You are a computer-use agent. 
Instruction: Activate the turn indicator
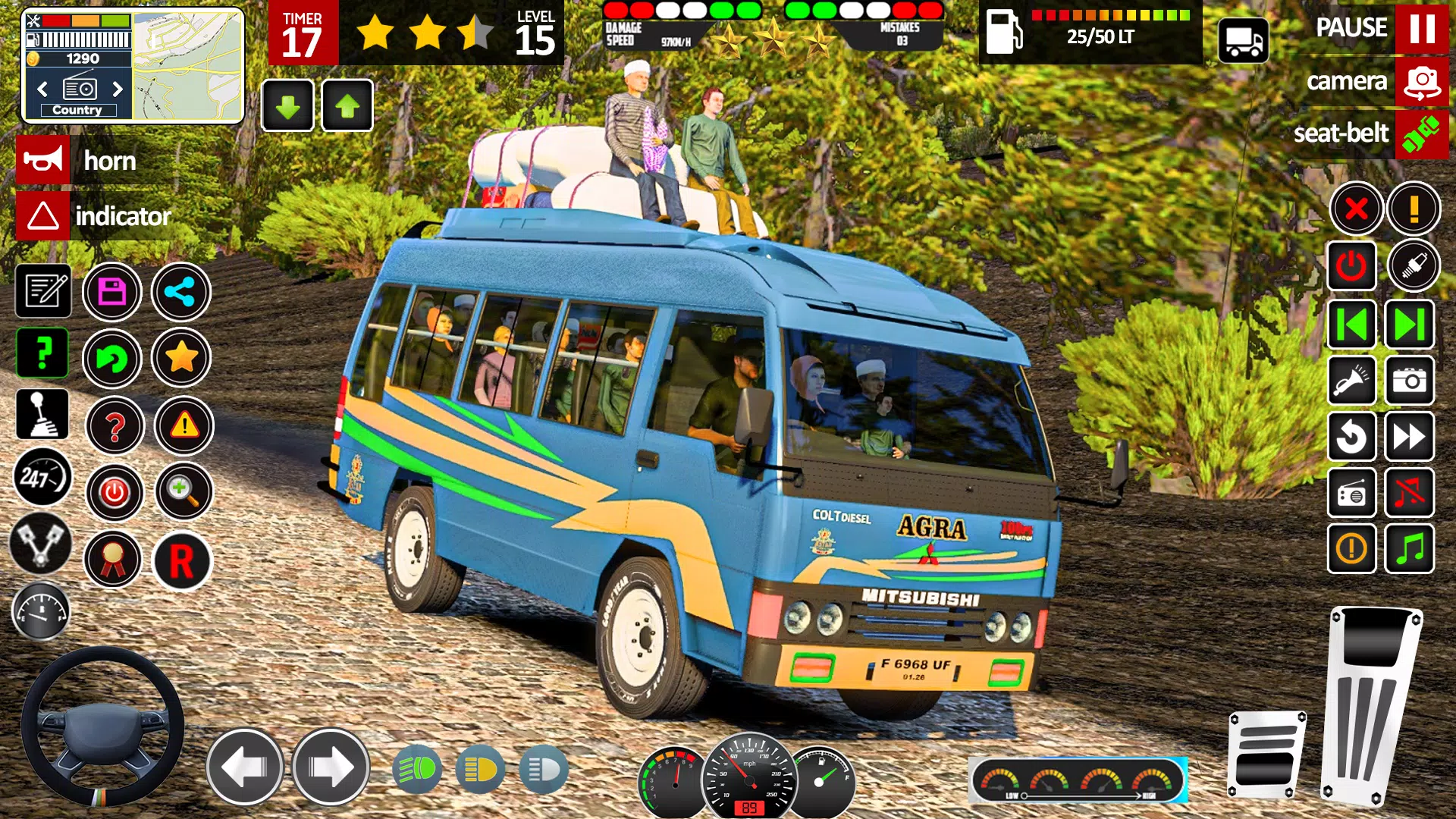tap(43, 218)
